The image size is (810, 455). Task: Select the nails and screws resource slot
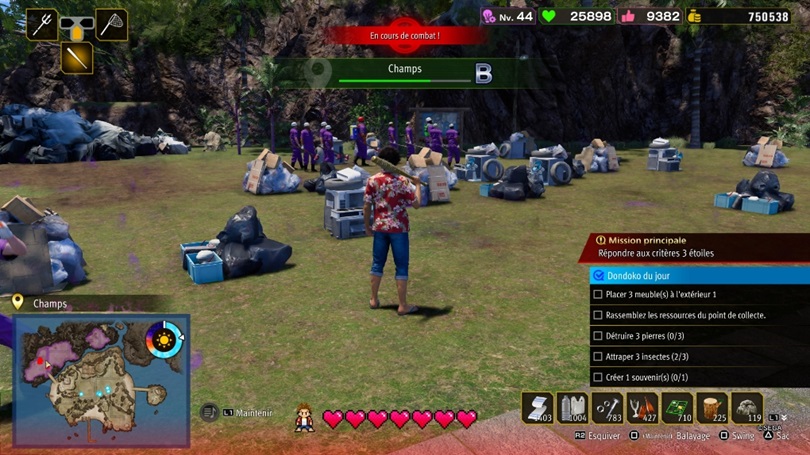607,408
